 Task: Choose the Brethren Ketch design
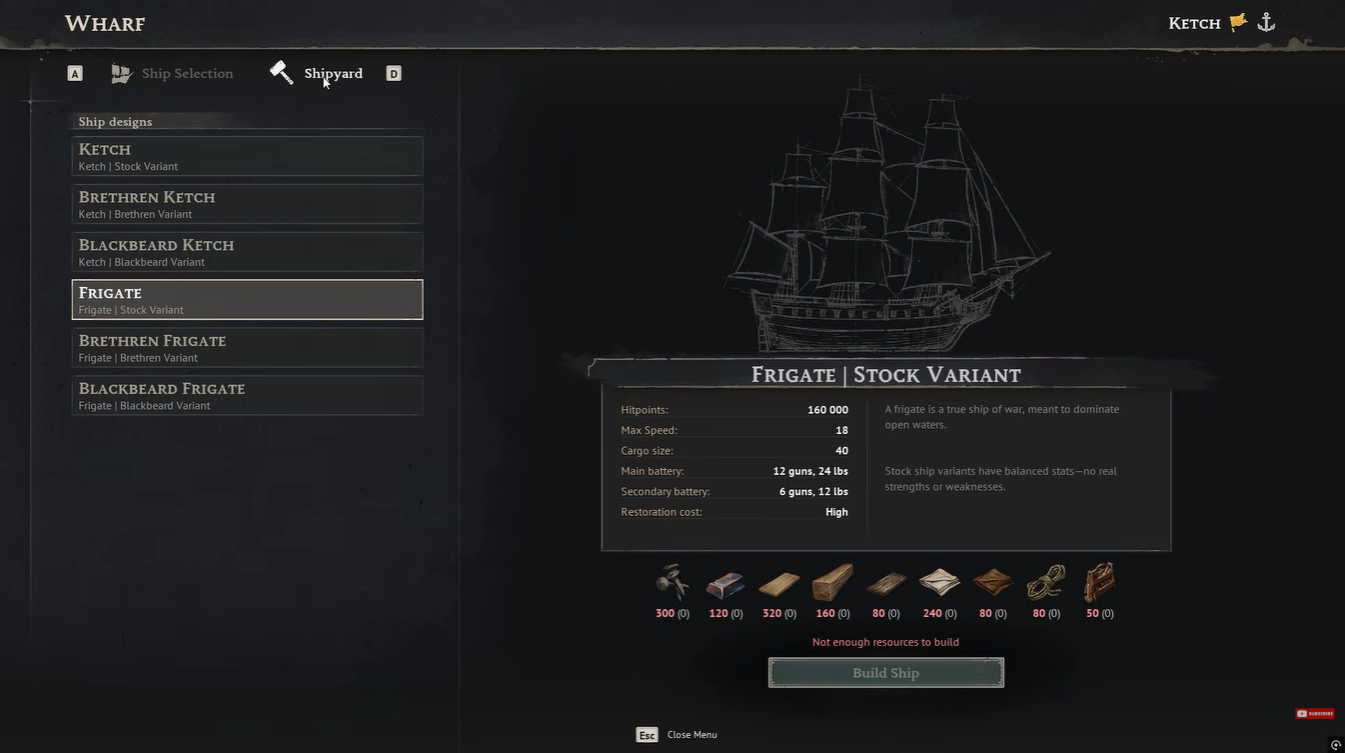[x=247, y=204]
